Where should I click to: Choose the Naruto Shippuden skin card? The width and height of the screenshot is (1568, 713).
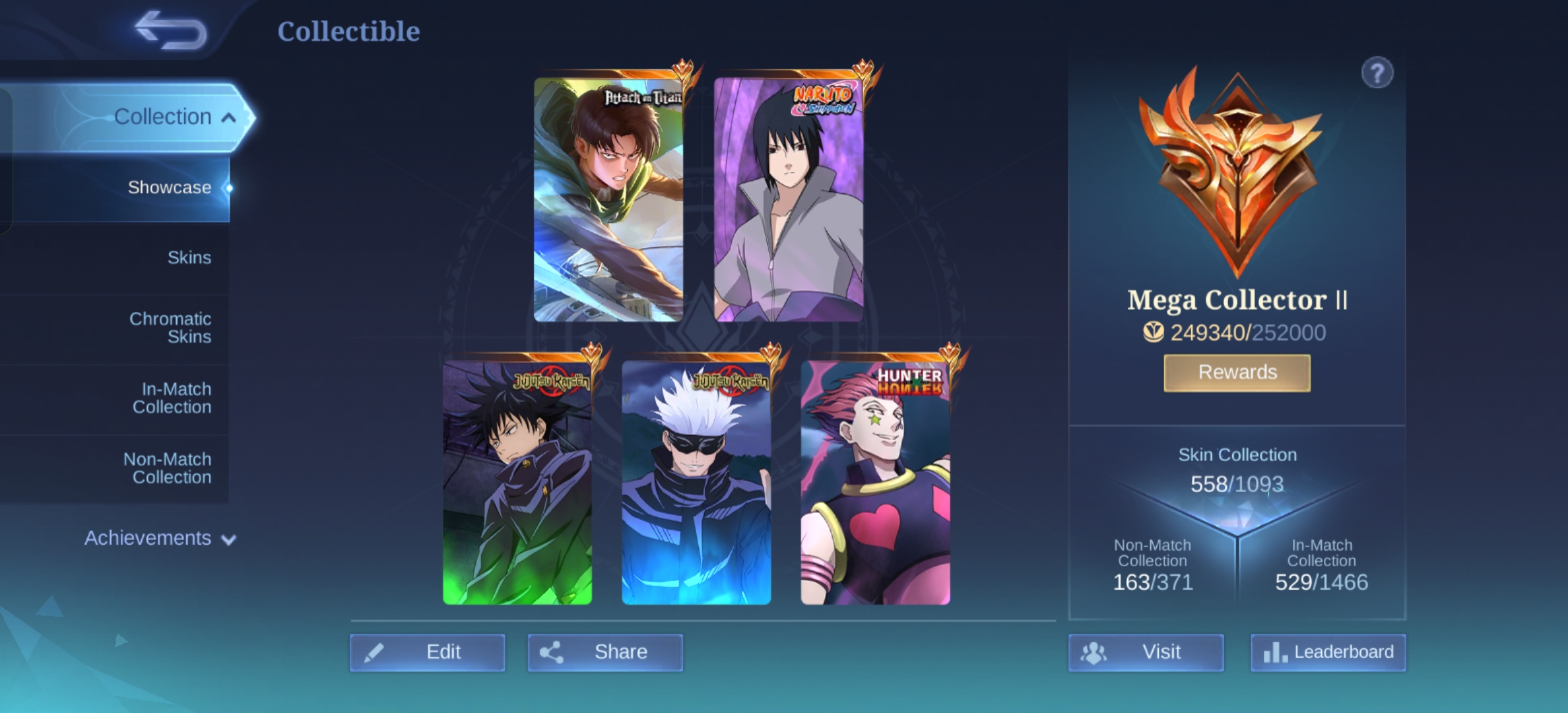(x=789, y=199)
